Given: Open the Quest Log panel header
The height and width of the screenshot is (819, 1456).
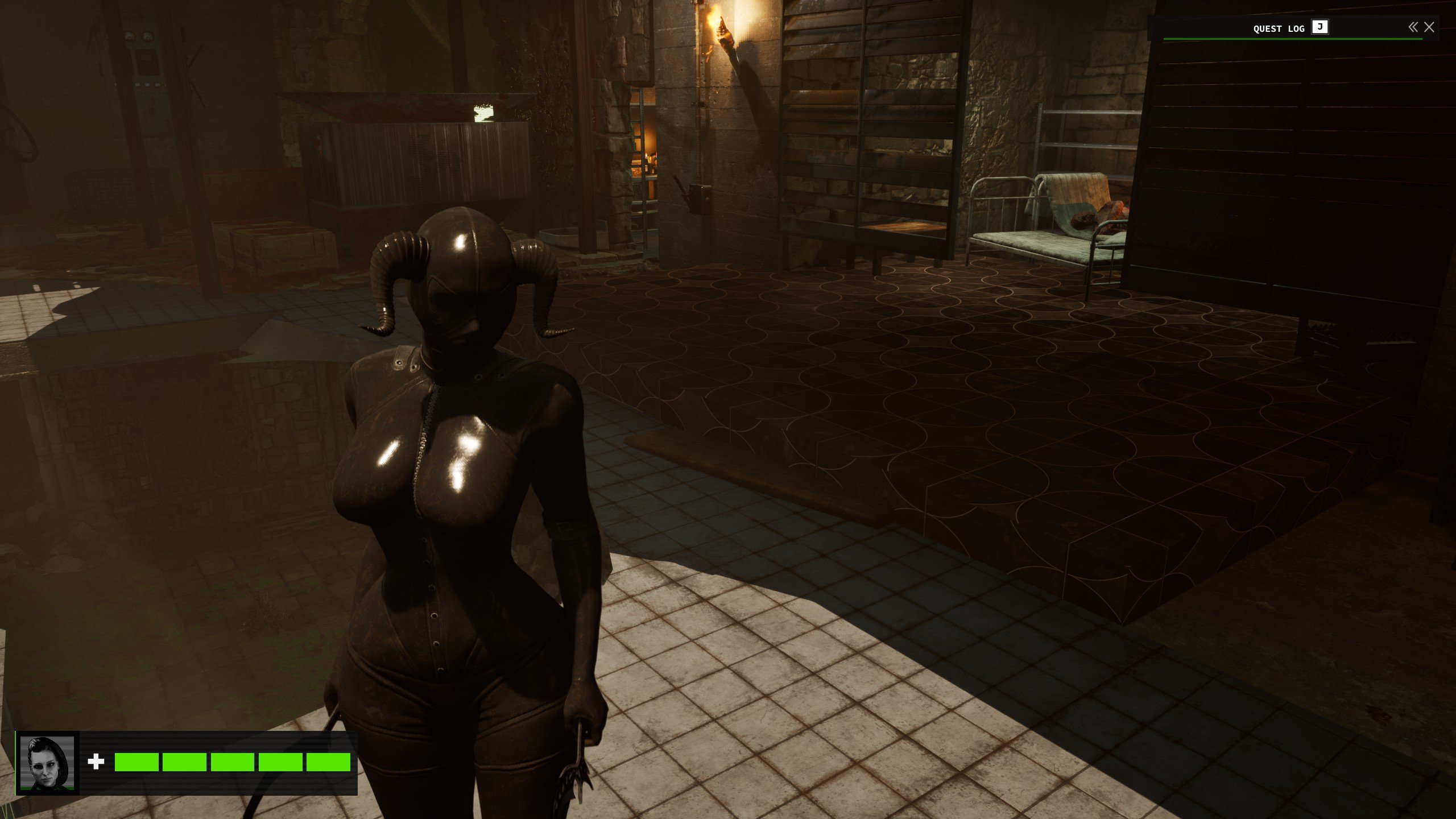Looking at the screenshot, I should (x=1279, y=28).
